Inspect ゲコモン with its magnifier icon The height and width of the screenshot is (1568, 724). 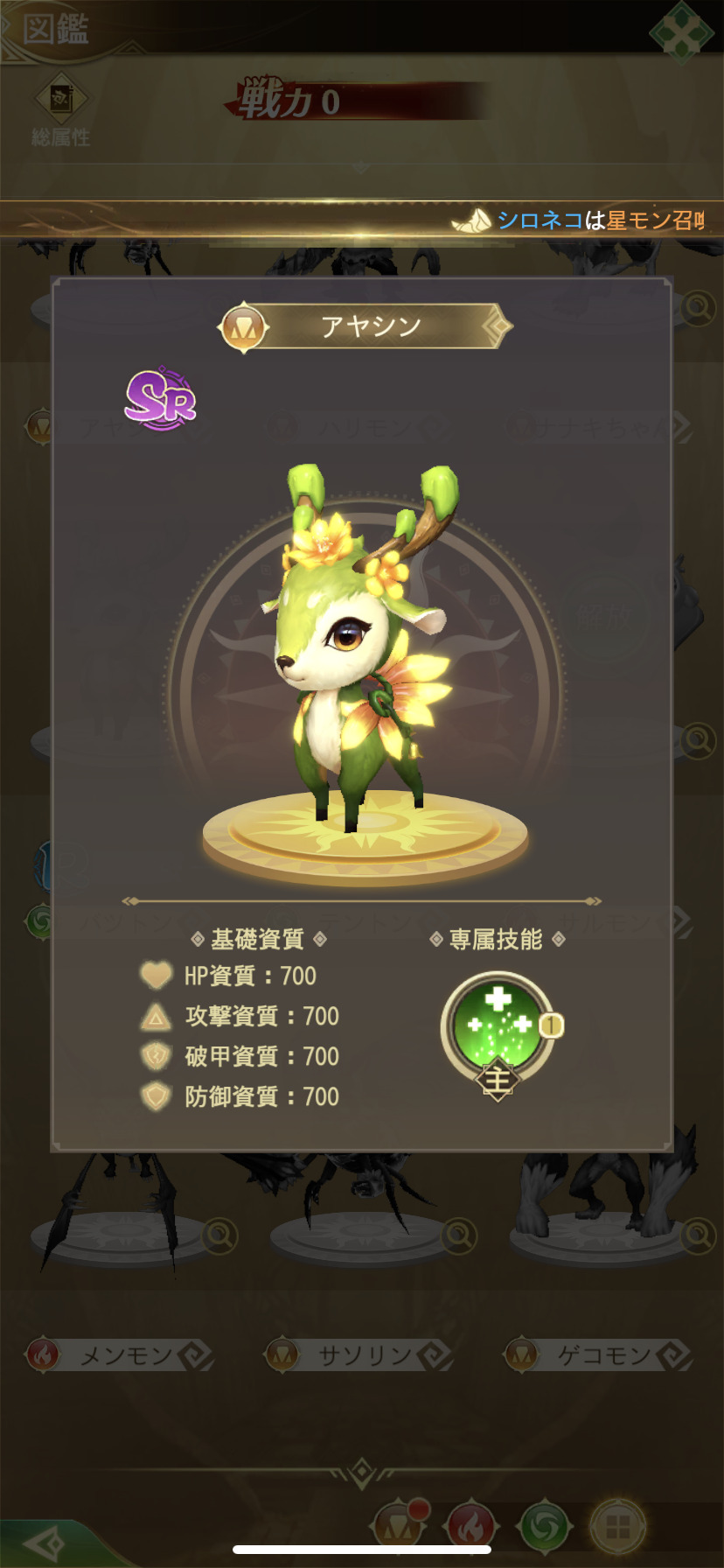pyautogui.click(x=699, y=1235)
